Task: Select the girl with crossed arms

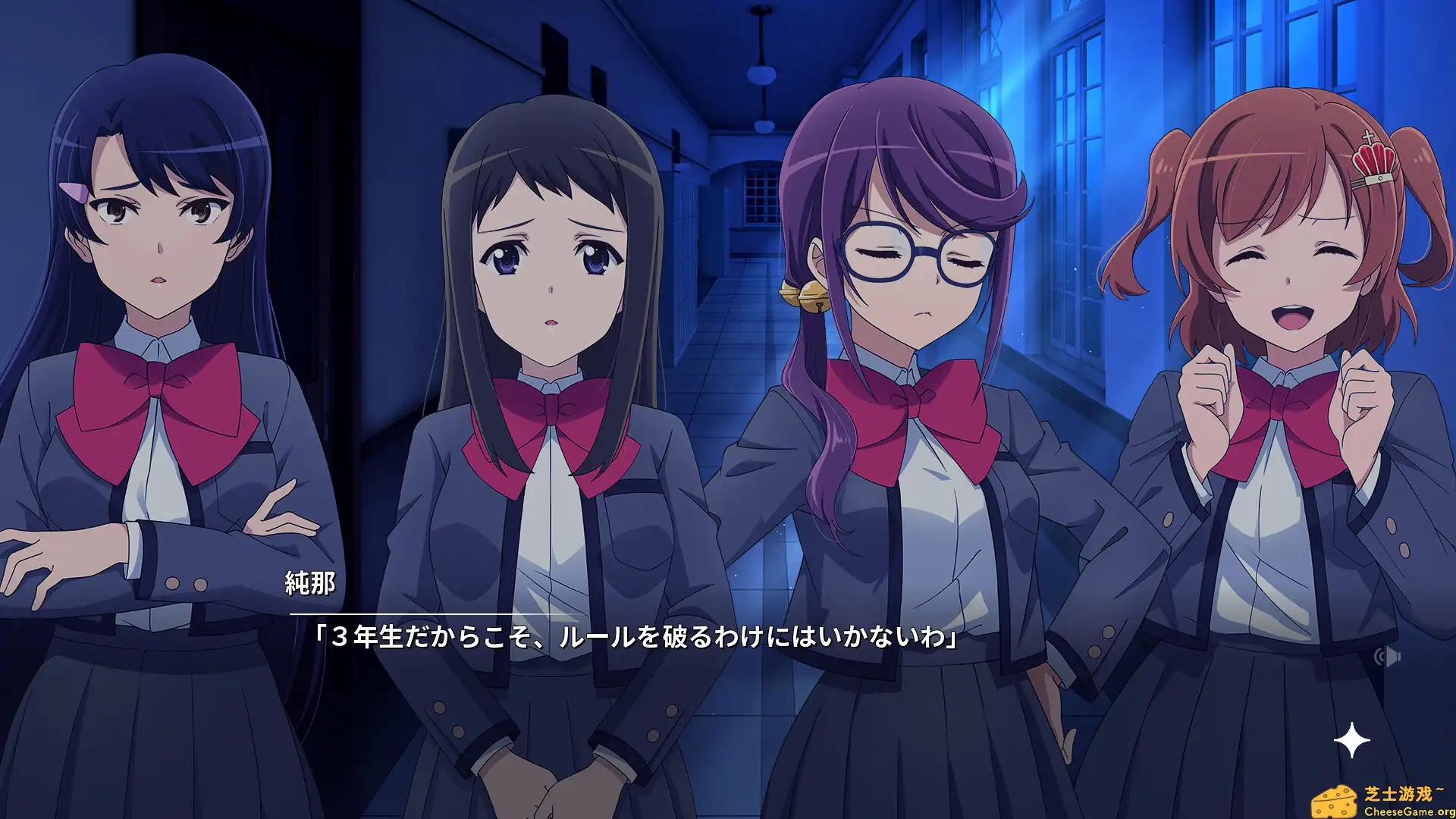Action: coord(152,341)
